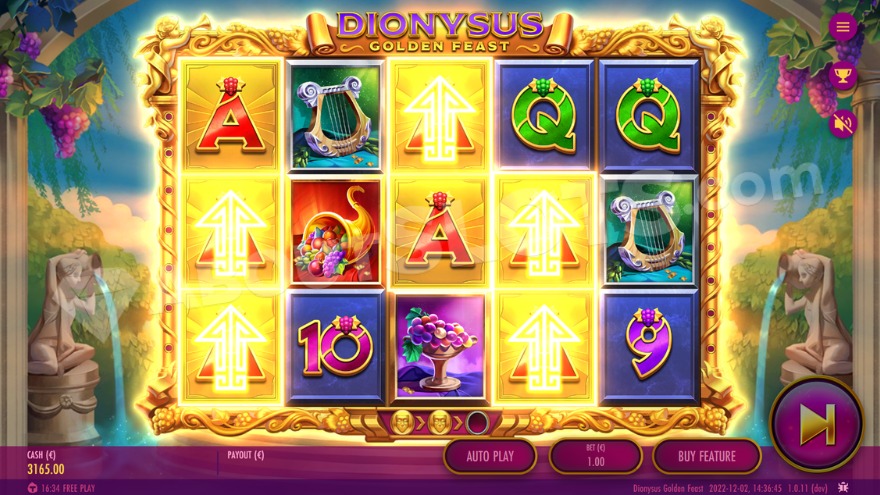Open the Bet amount selector
This screenshot has height=495, width=880.
pyautogui.click(x=595, y=456)
